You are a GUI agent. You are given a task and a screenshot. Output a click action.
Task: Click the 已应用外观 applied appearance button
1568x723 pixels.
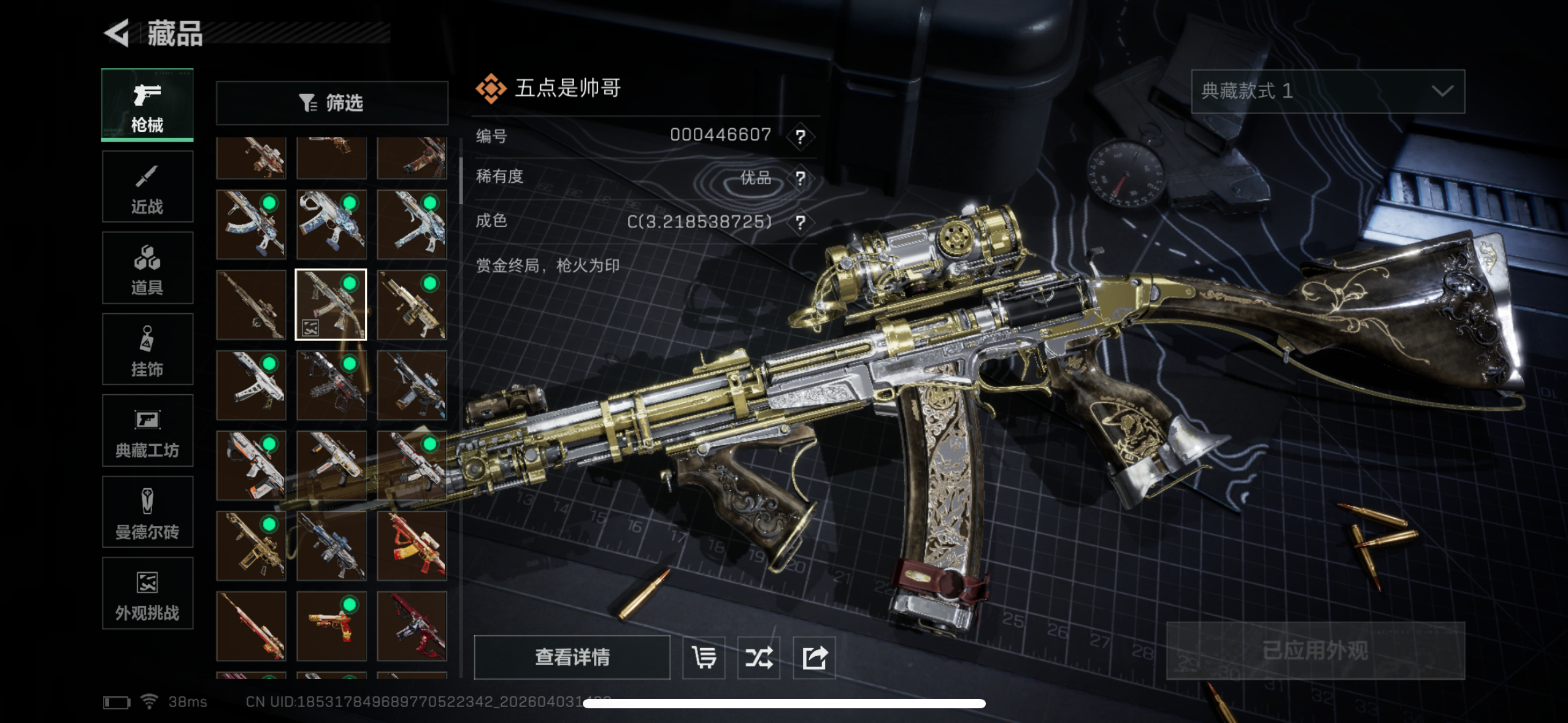(1315, 651)
